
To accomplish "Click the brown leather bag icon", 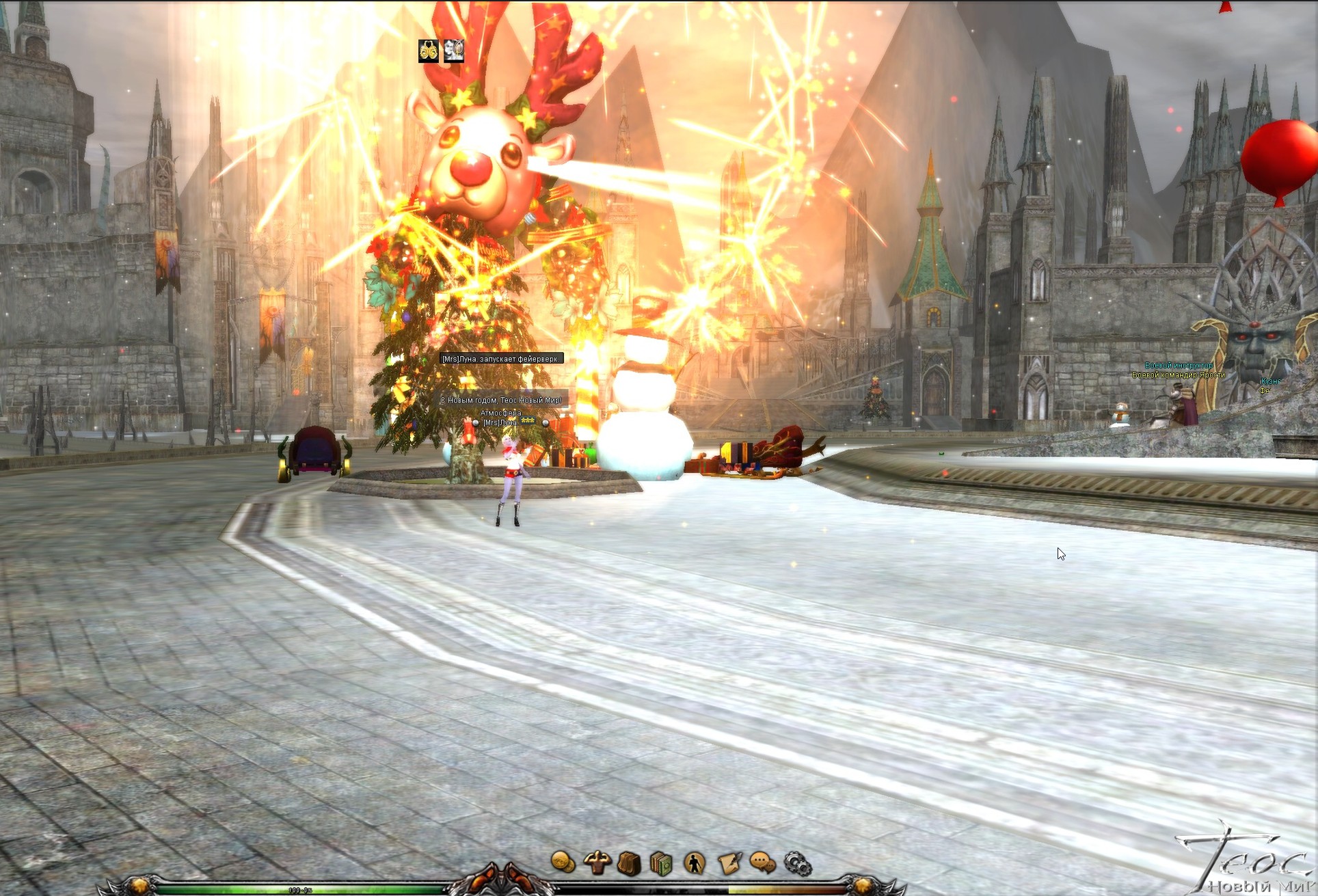I will pyautogui.click(x=629, y=863).
